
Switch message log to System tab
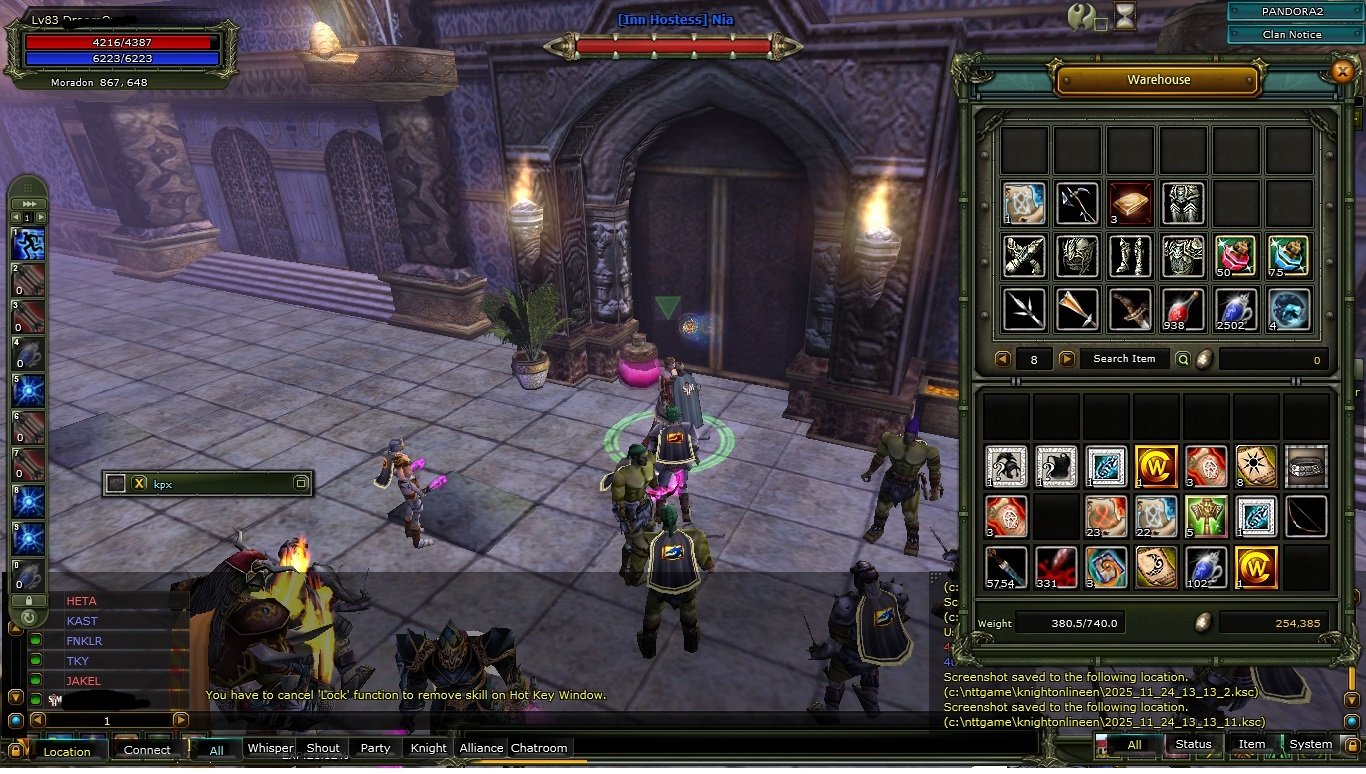pyautogui.click(x=1310, y=744)
